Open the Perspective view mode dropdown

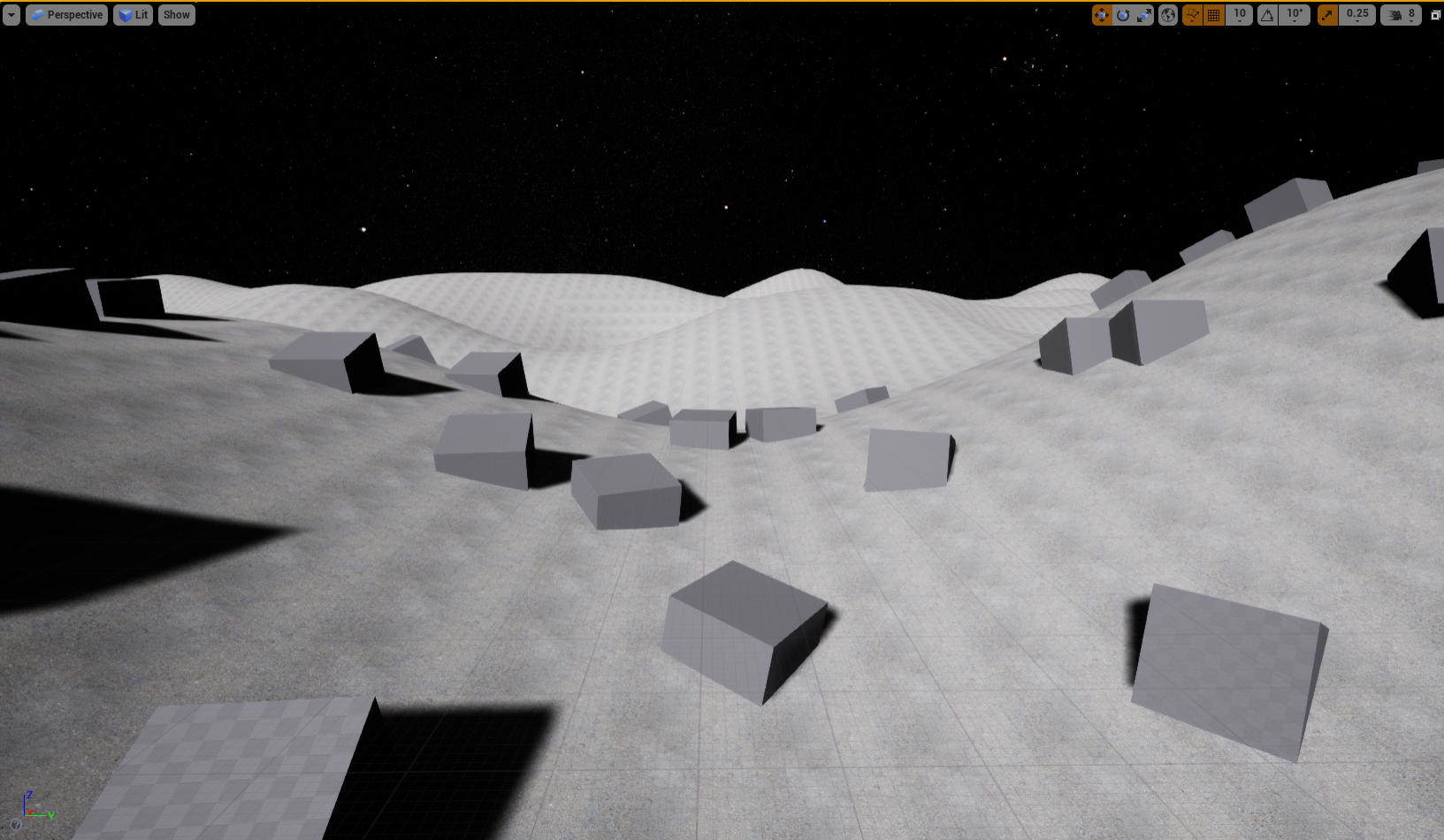(x=66, y=14)
